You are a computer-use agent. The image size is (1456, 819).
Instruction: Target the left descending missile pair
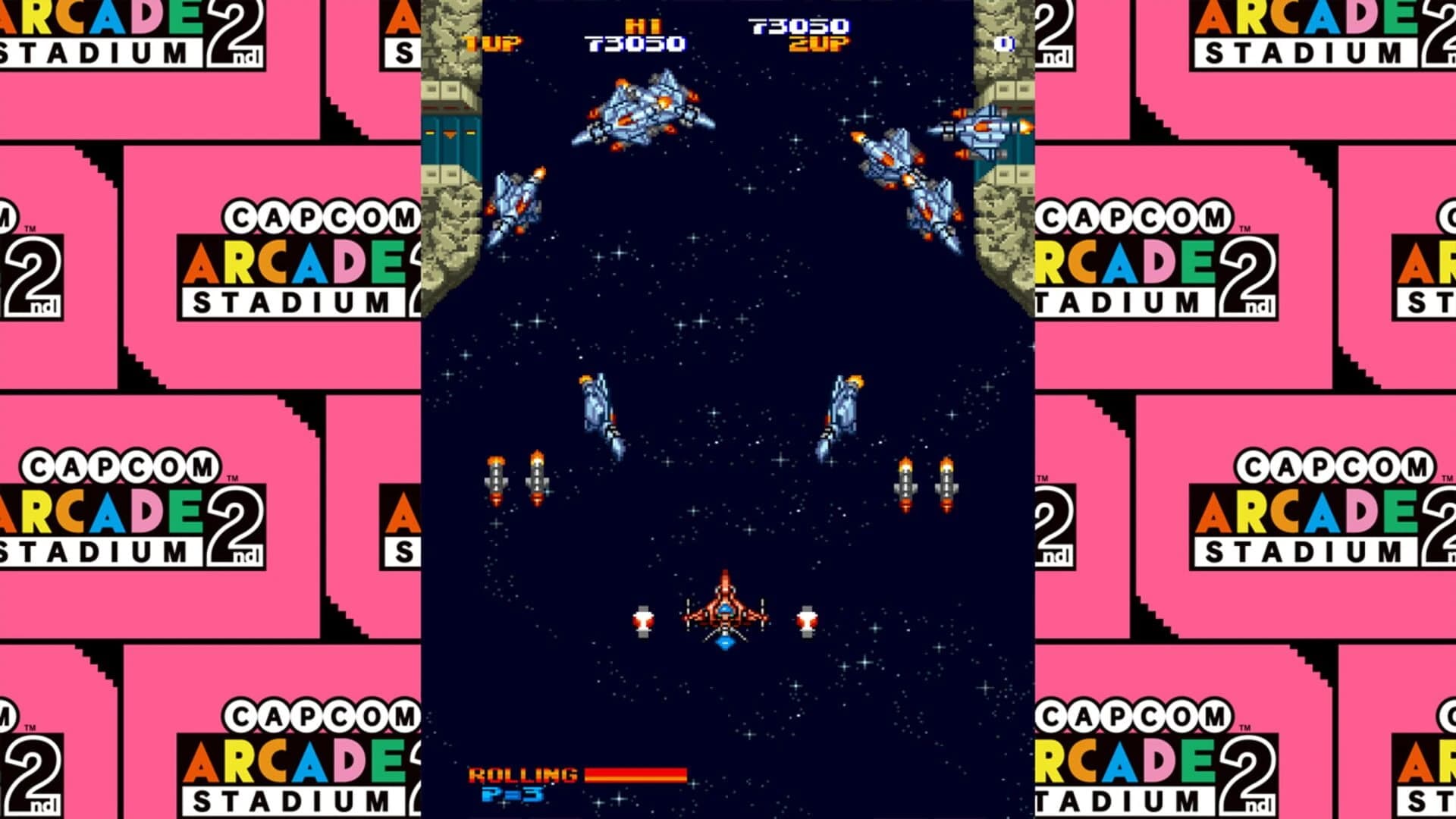pyautogui.click(x=516, y=478)
